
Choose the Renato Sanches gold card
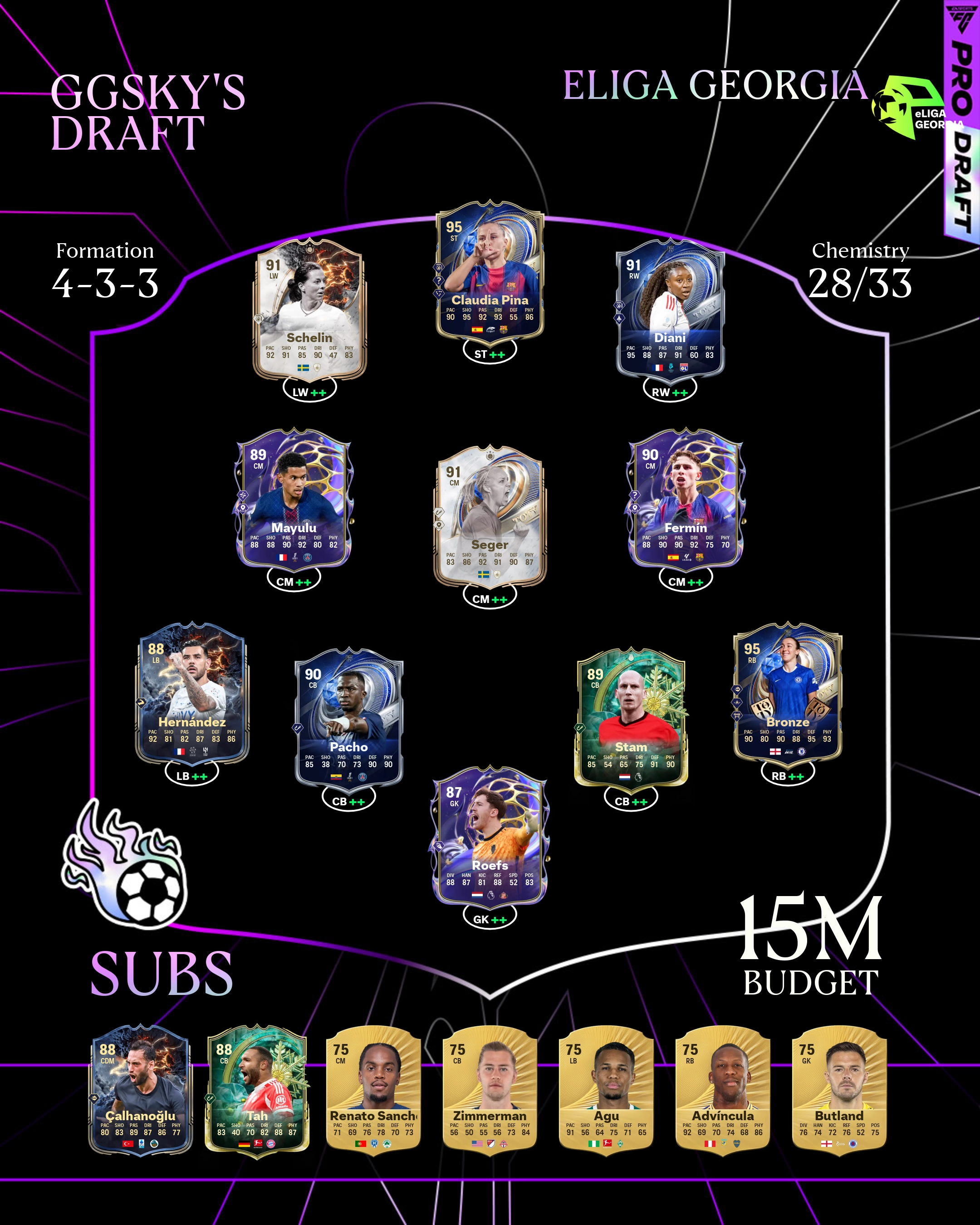pos(373,1091)
